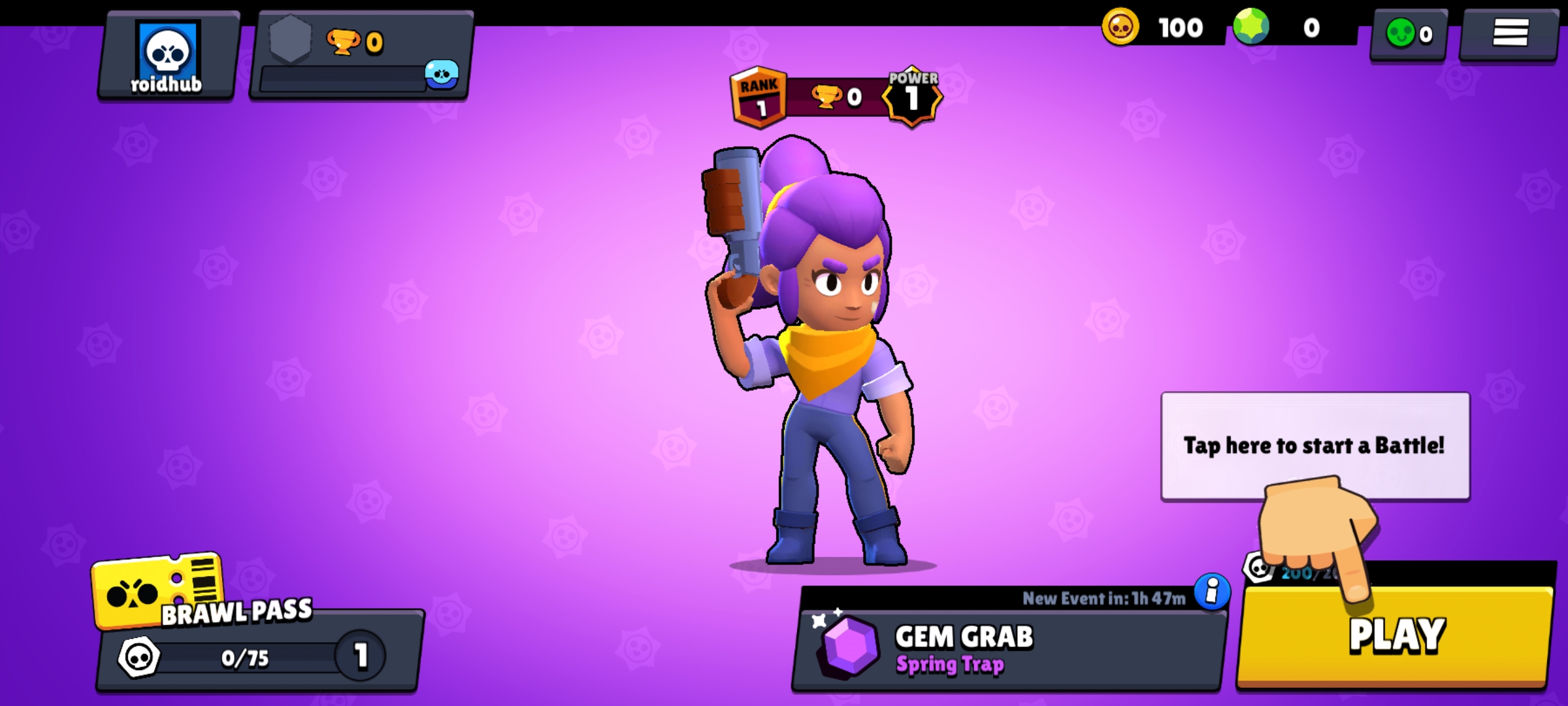
Task: Show event info with the blue i icon
Action: point(1212,592)
